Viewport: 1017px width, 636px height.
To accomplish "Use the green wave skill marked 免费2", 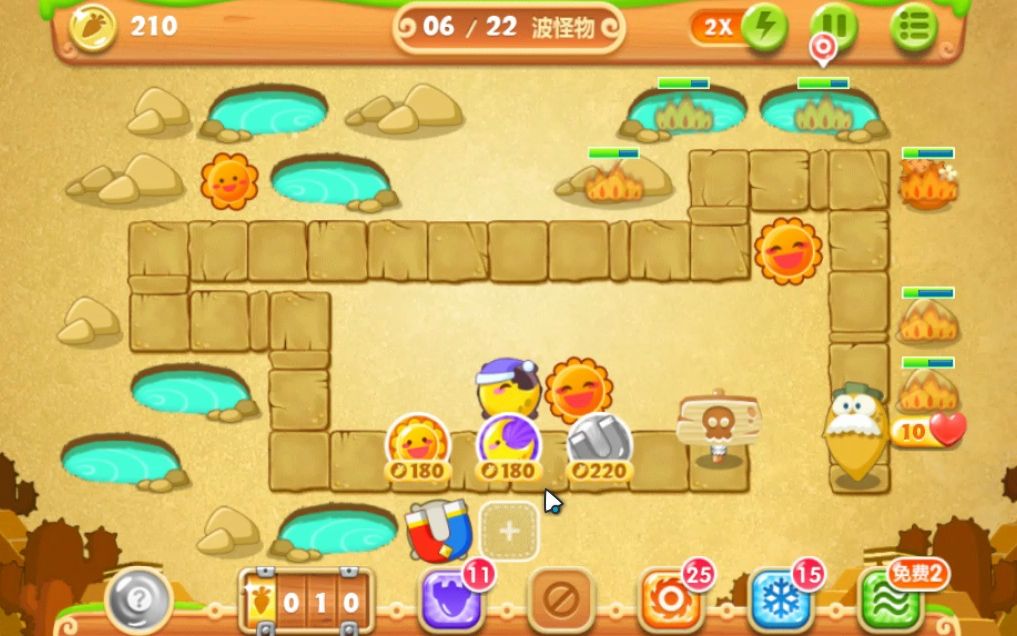I will [893, 600].
